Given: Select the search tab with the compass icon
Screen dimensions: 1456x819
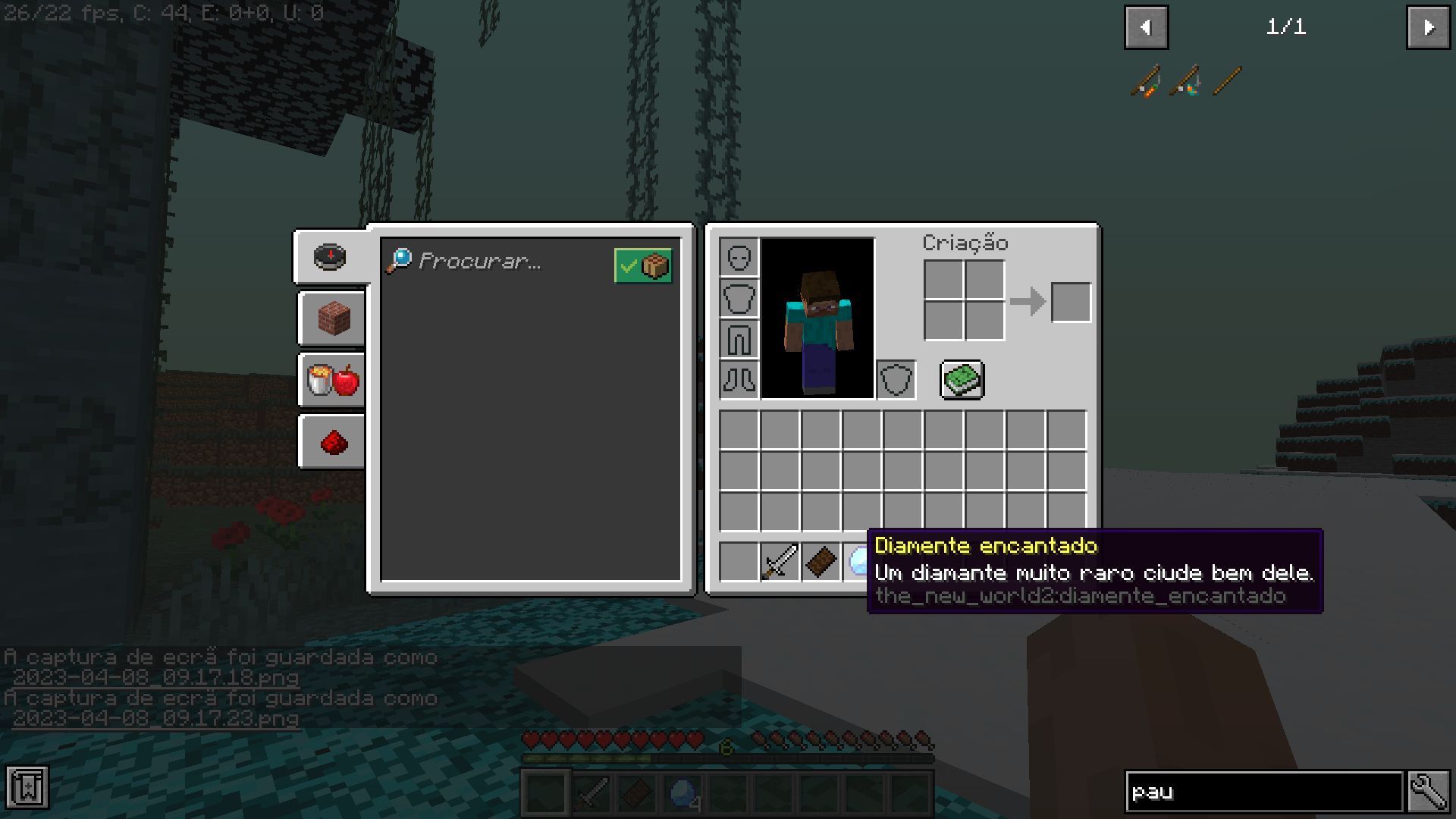Looking at the screenshot, I should coord(330,257).
